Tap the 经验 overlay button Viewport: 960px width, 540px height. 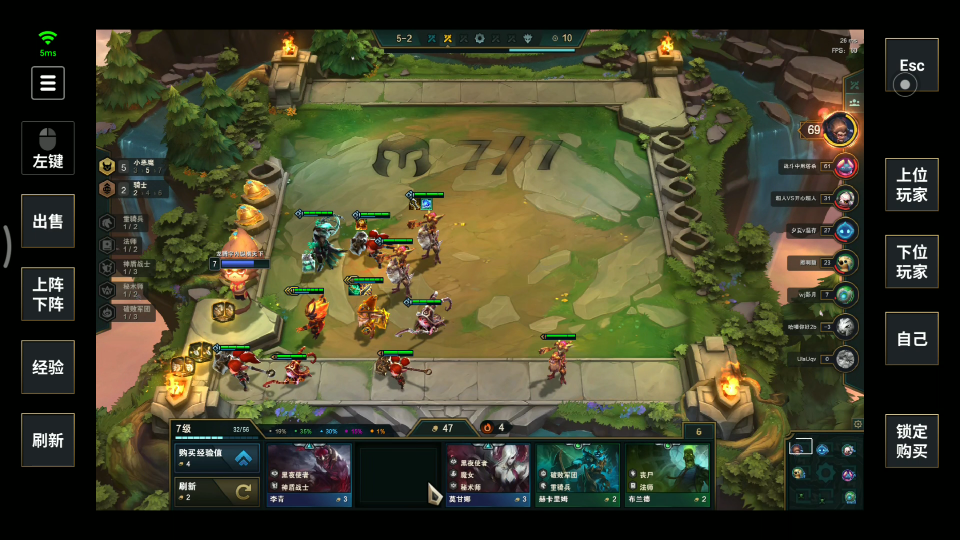click(x=48, y=367)
